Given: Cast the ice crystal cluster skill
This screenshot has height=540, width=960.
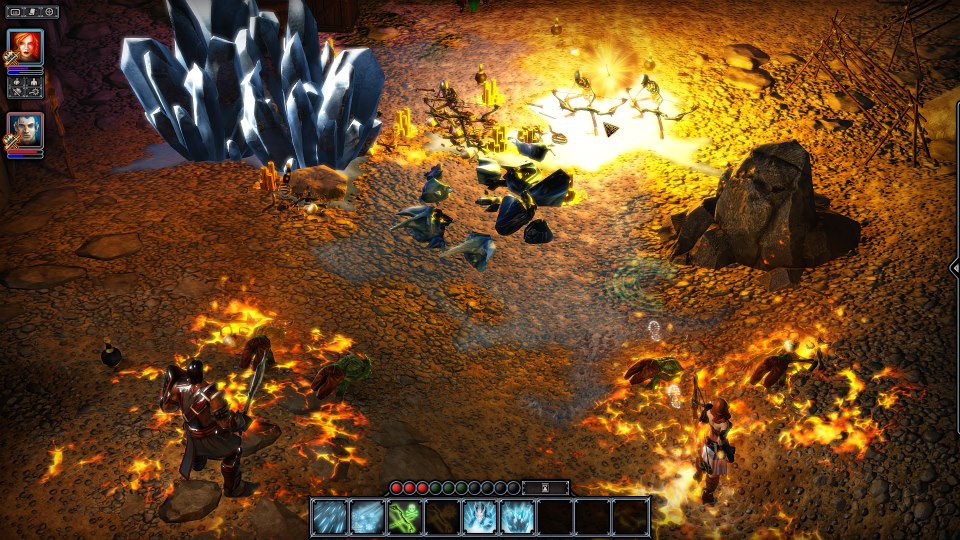Looking at the screenshot, I should (517, 517).
